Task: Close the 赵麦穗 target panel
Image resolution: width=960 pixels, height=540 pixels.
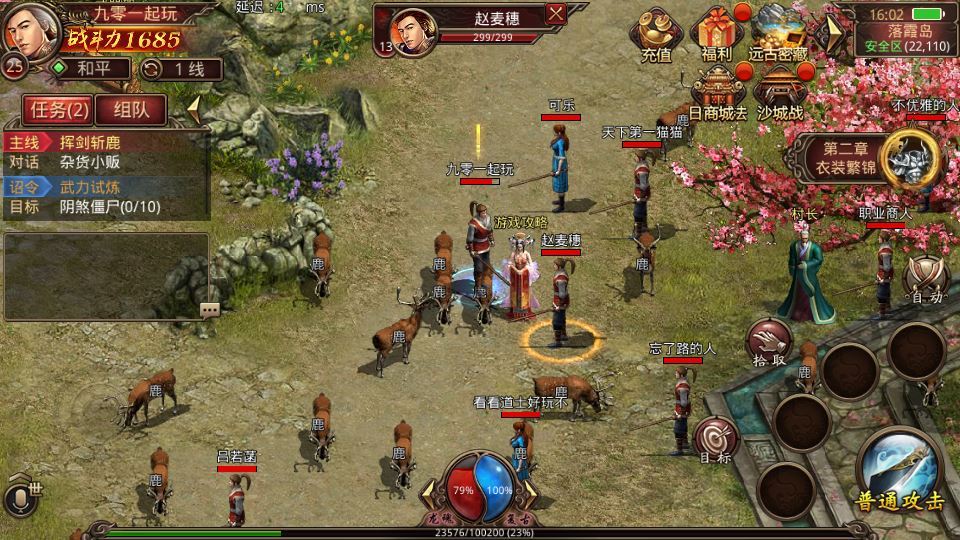Action: click(x=557, y=14)
